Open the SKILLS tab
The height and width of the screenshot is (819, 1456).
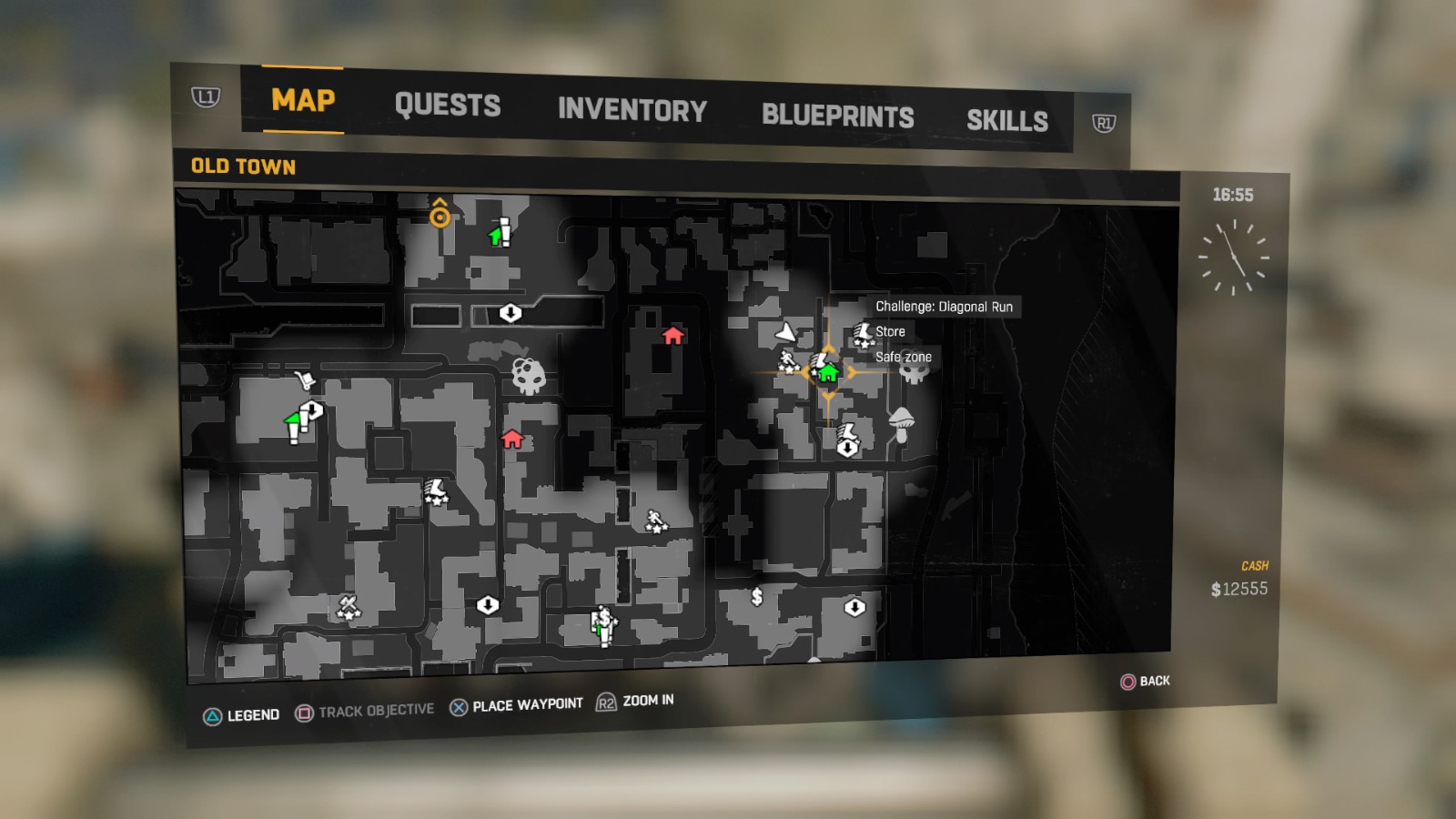(x=1007, y=119)
